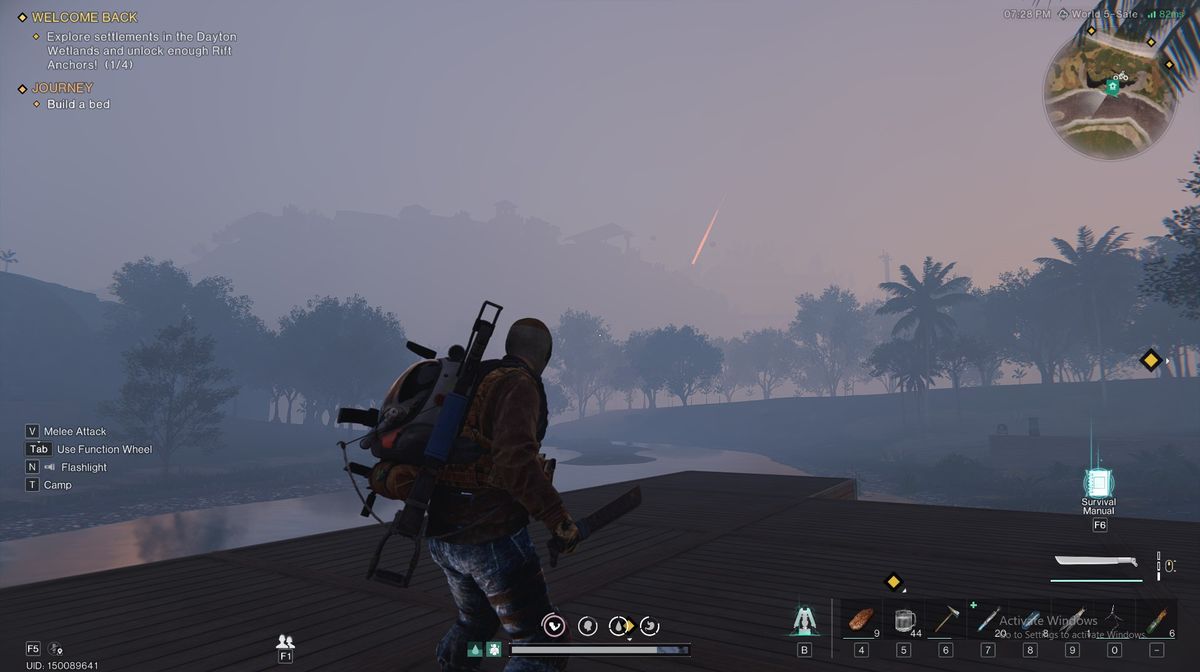Image resolution: width=1200 pixels, height=672 pixels.
Task: Click the voice location icon near UID
Action: [x=55, y=649]
